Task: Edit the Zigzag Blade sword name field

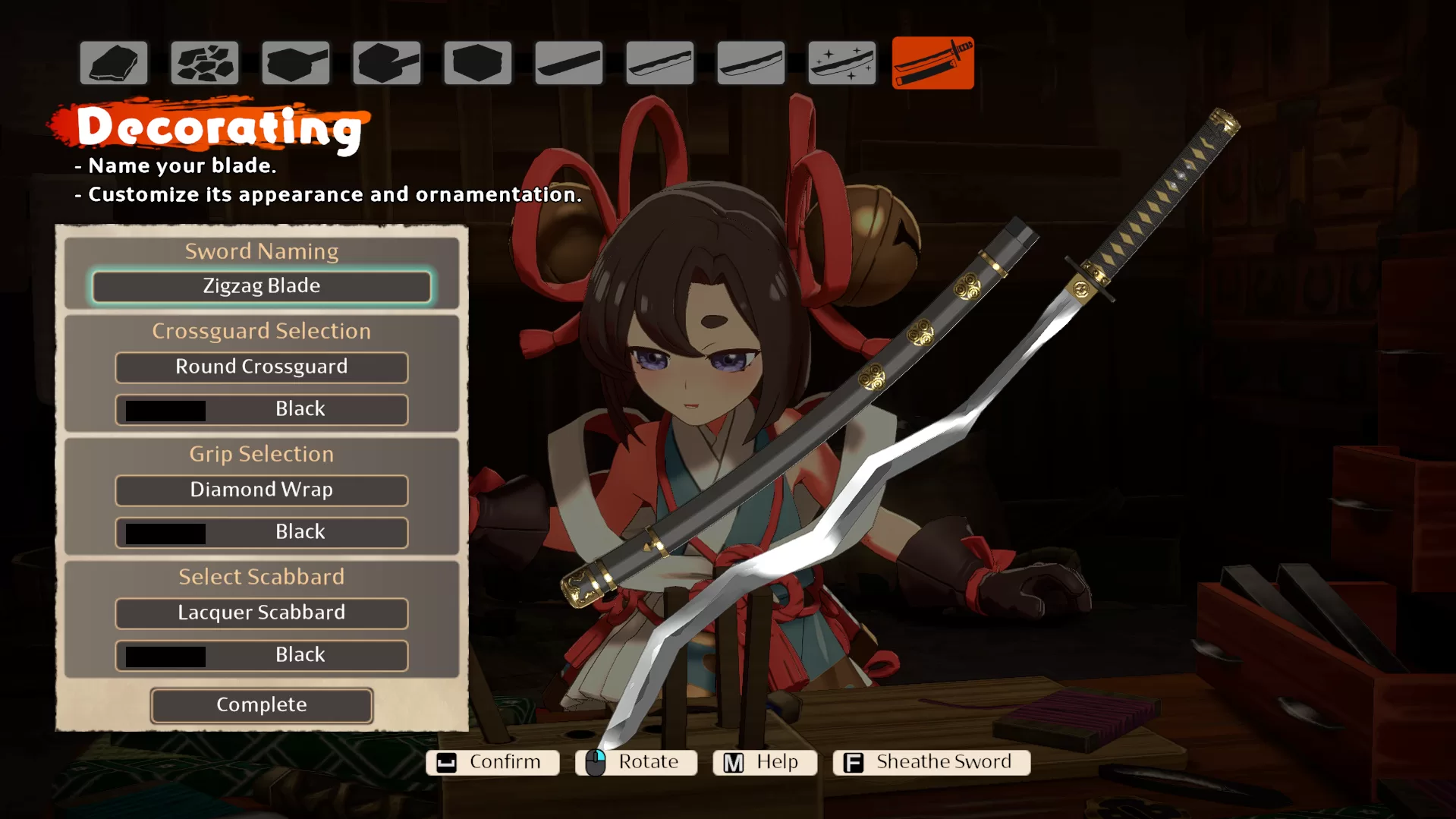Action: pos(261,286)
